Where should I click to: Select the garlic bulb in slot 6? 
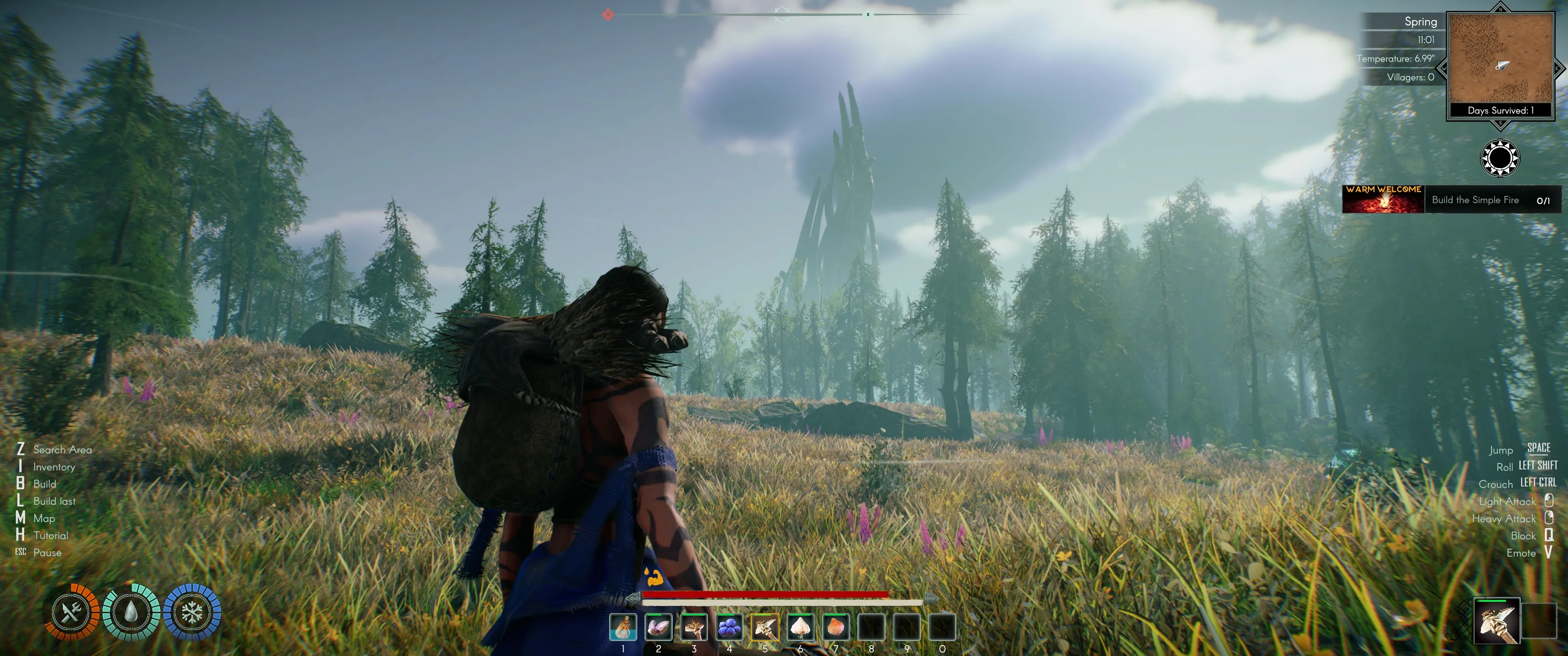[x=801, y=627]
